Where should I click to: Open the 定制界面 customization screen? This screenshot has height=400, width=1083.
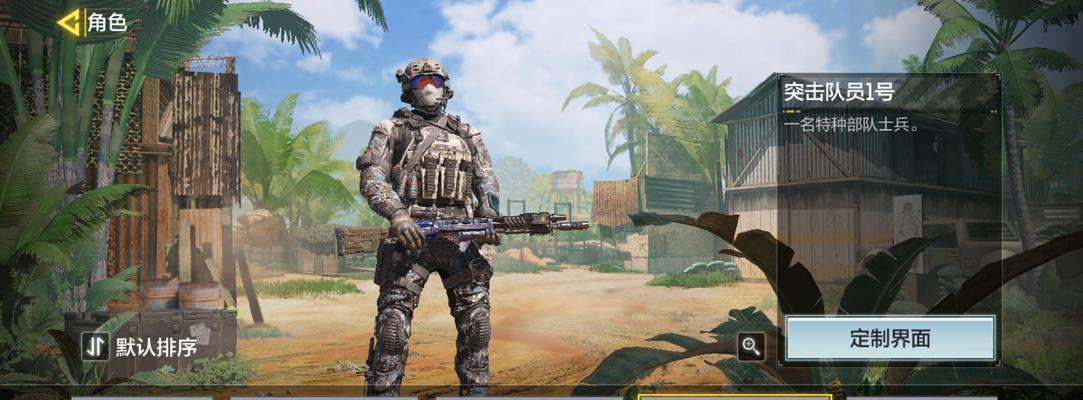coord(890,338)
